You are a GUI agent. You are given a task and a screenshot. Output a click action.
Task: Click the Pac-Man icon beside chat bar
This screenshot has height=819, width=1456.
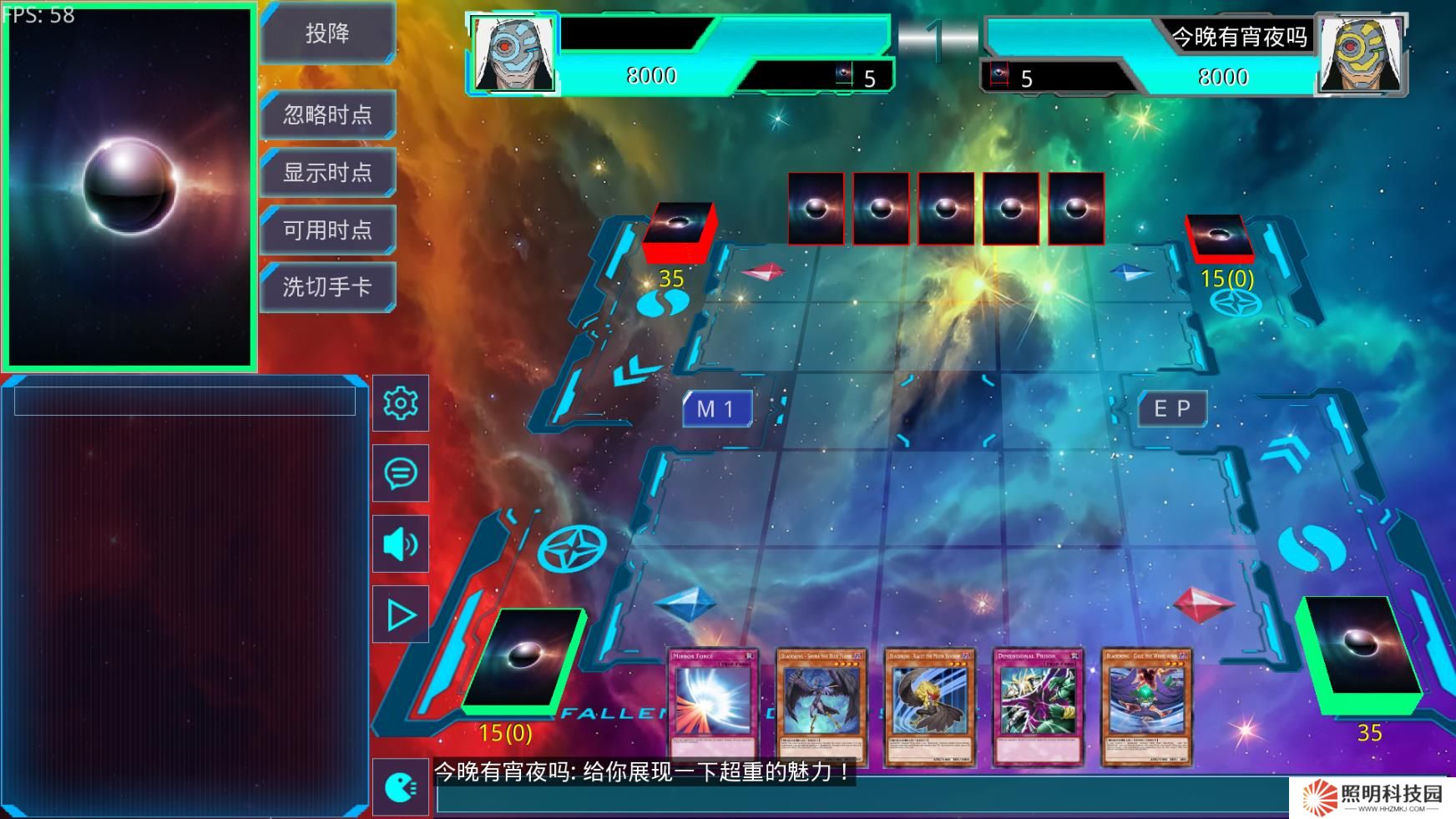point(401,786)
